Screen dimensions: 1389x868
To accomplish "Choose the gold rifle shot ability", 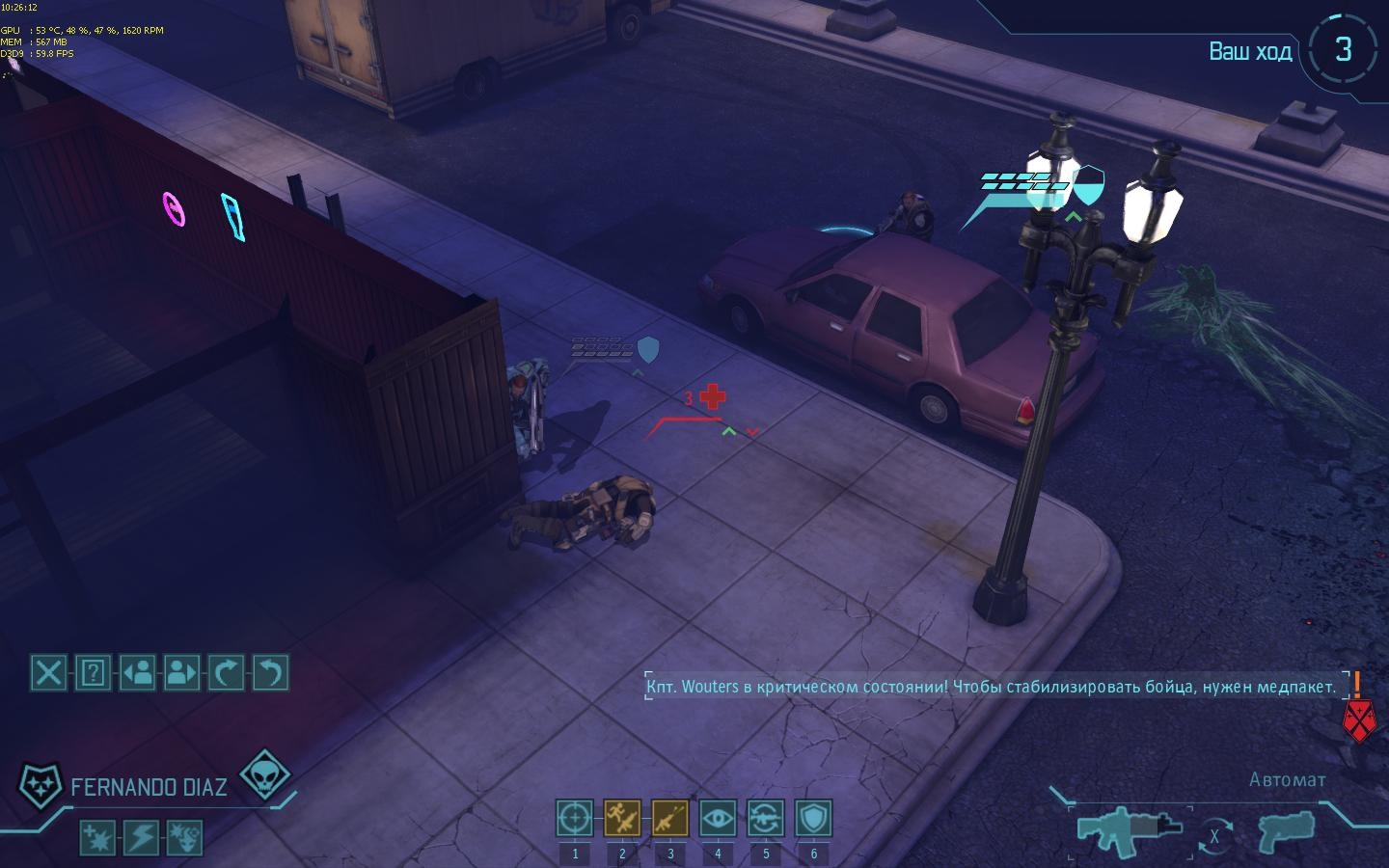I will coord(670,819).
